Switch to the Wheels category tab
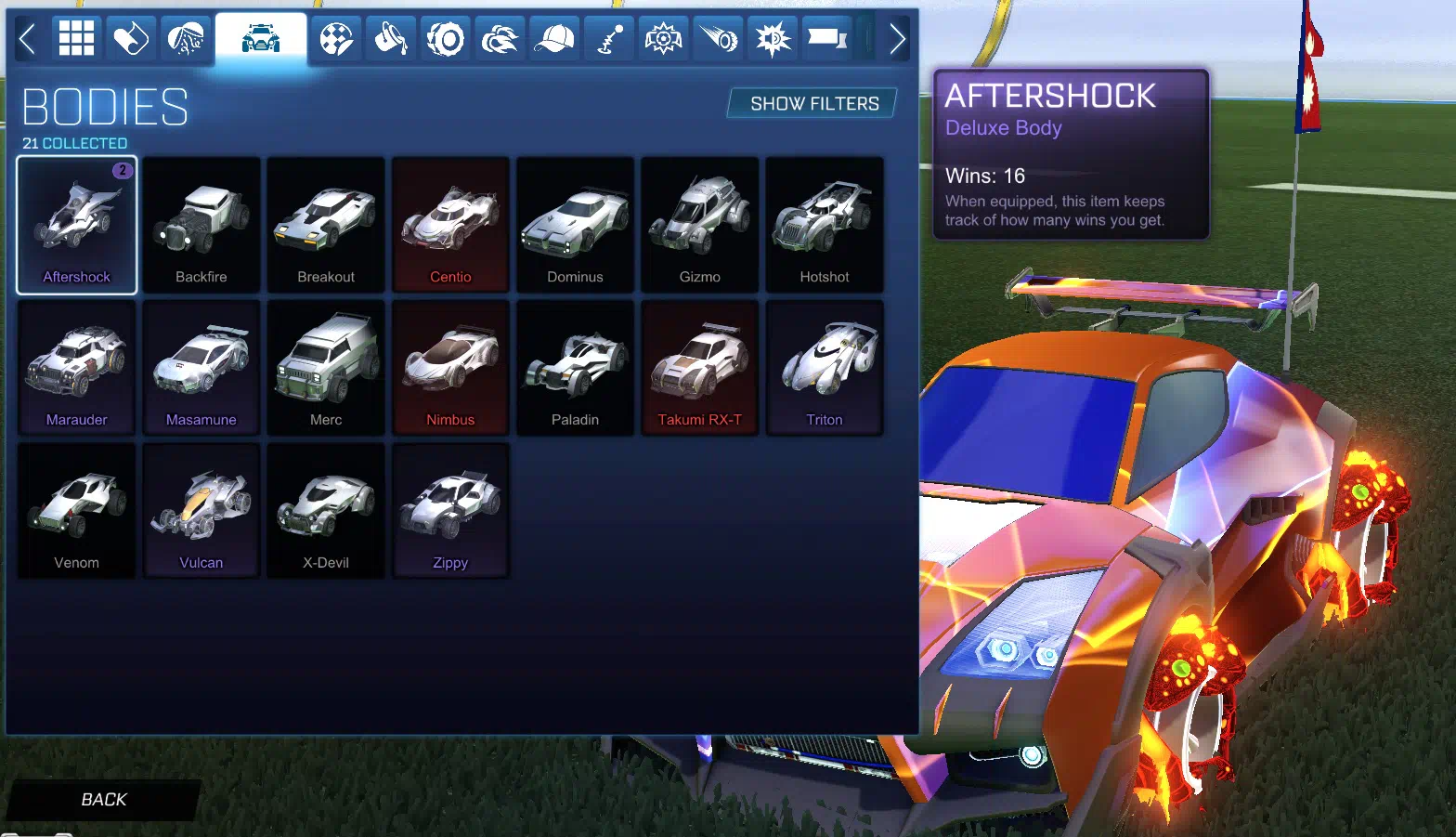Image resolution: width=1456 pixels, height=837 pixels. tap(446, 39)
